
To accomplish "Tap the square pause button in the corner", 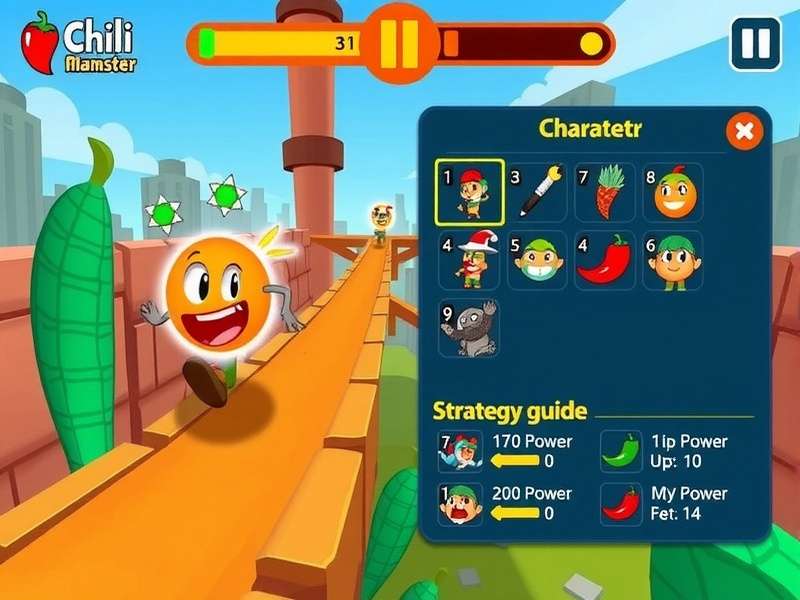I will (x=755, y=43).
